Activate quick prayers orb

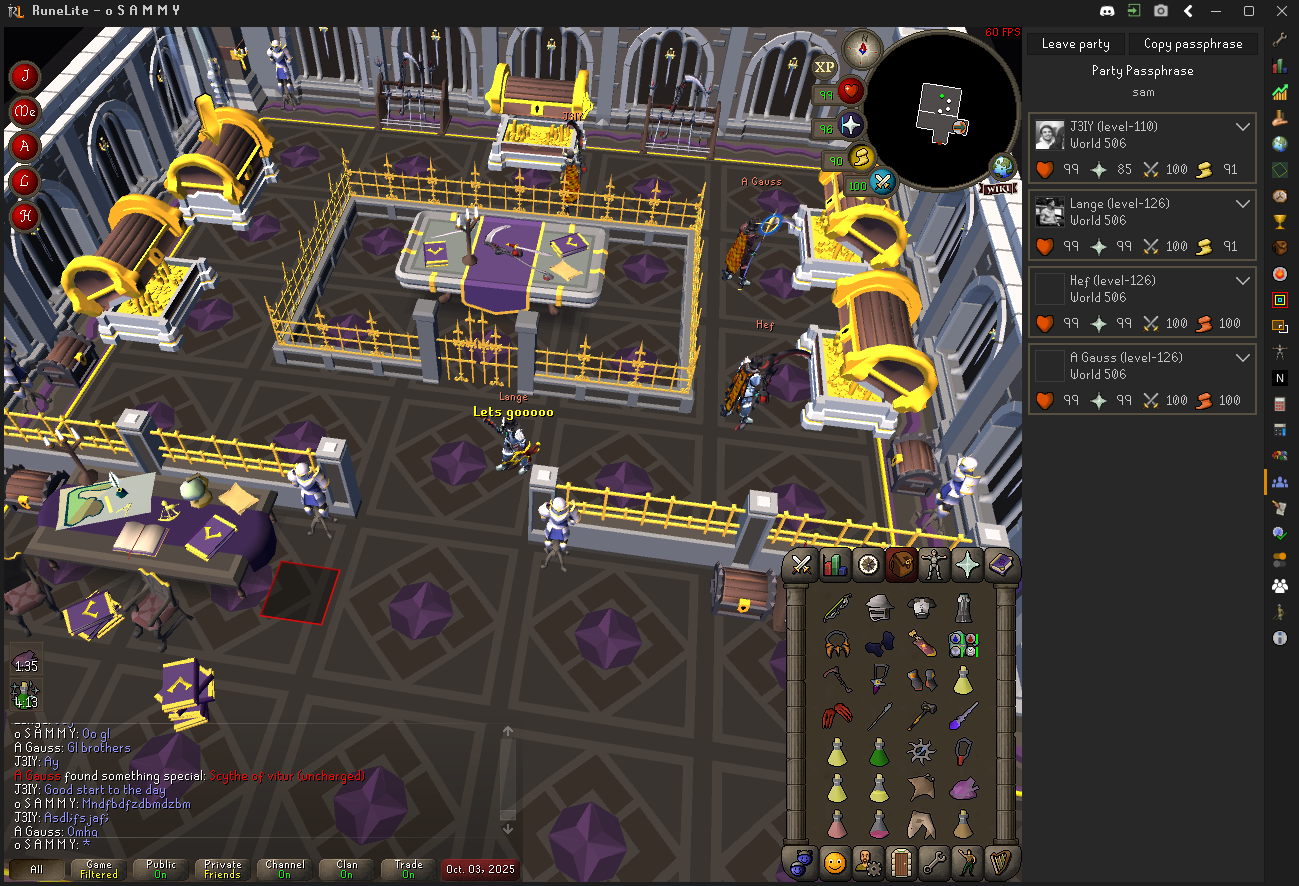click(851, 126)
